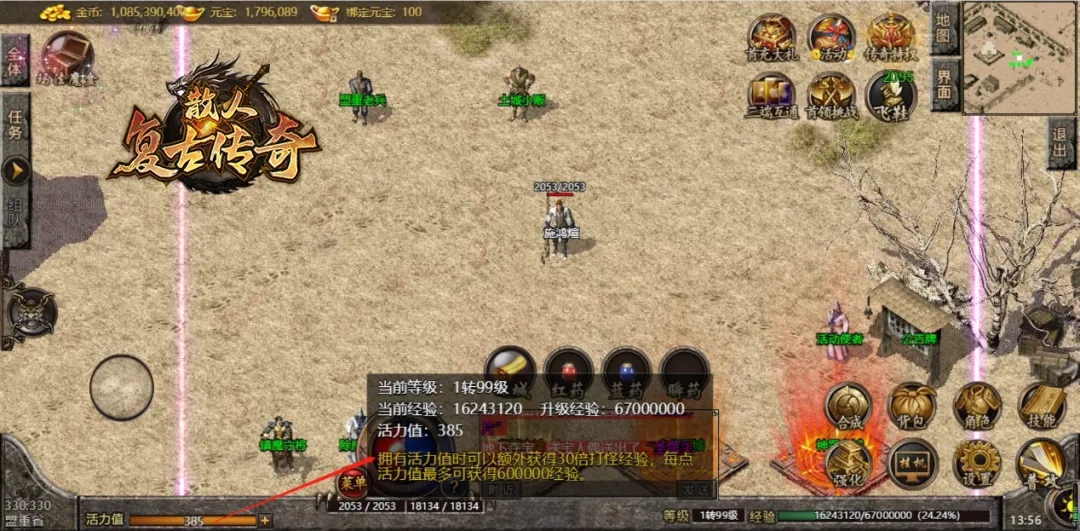Use the 飞鞋 flying shoes icon
Viewport: 1080px width, 531px height.
[891, 96]
